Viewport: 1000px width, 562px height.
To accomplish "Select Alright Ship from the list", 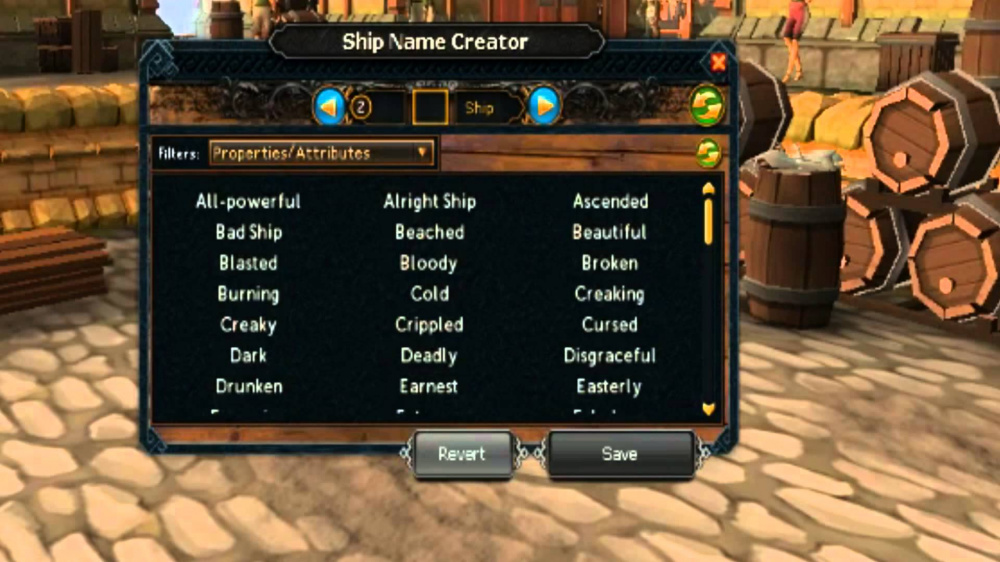I will click(429, 201).
